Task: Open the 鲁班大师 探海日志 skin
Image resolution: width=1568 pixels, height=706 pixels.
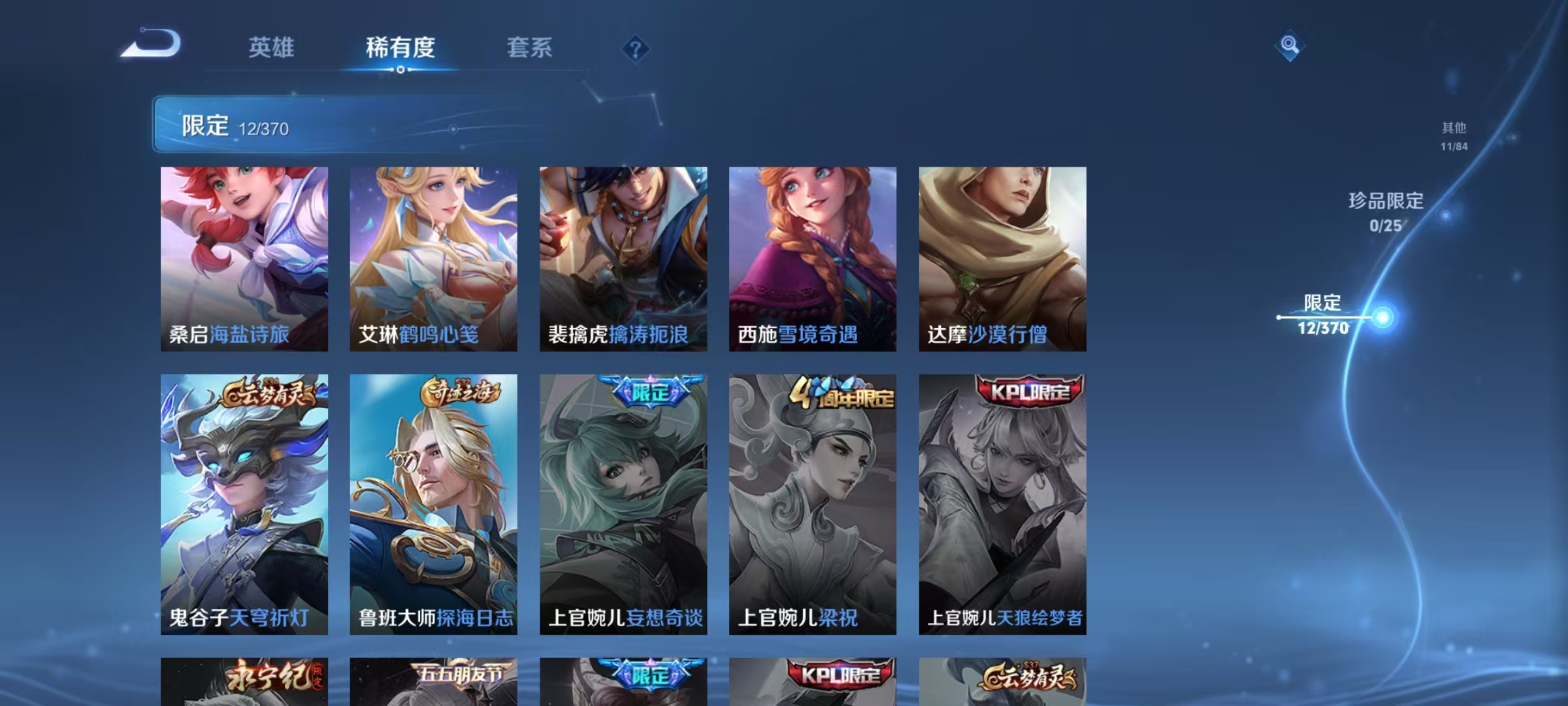Action: point(433,503)
